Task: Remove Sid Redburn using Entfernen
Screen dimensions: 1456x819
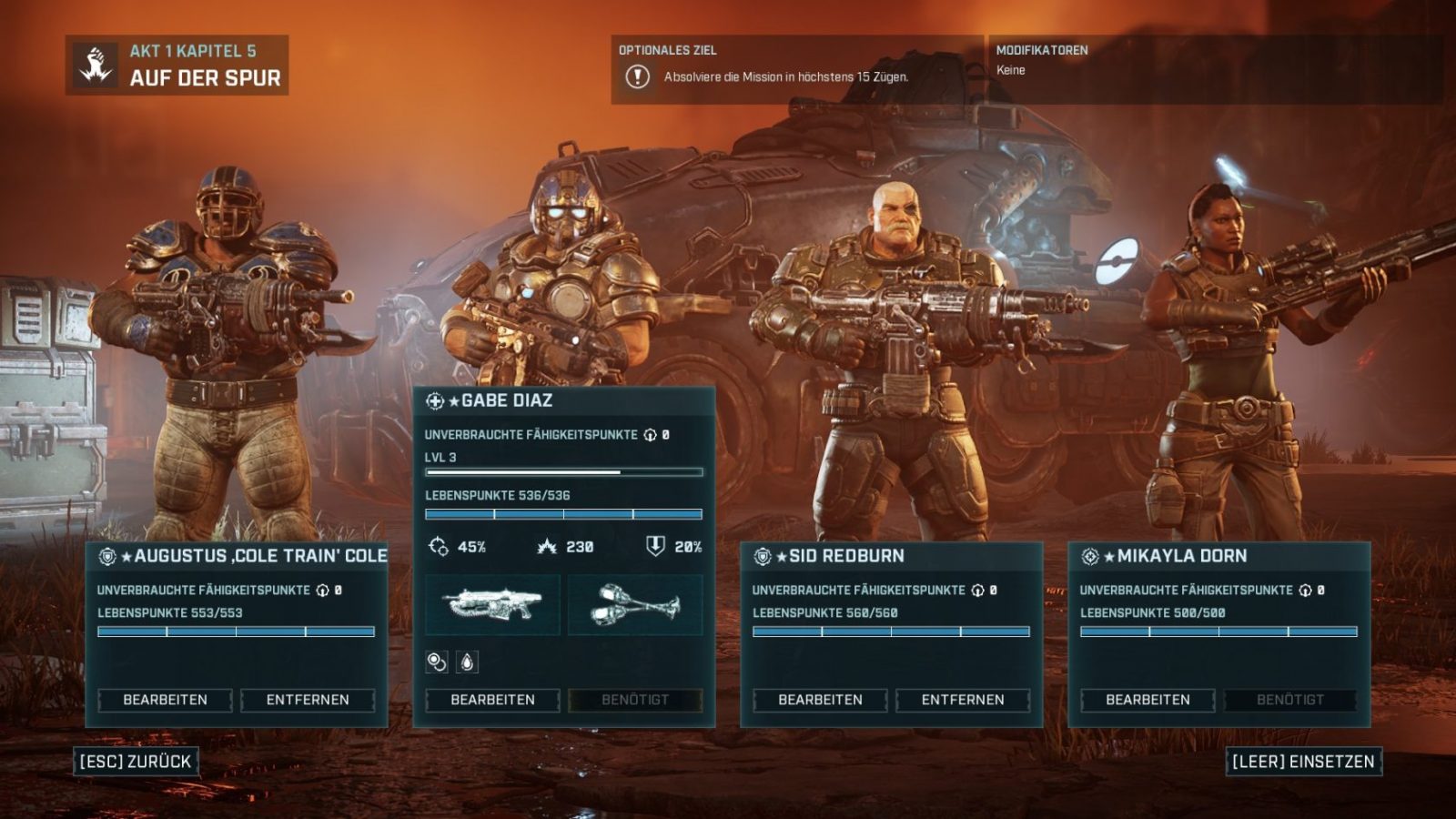Action: tap(963, 700)
